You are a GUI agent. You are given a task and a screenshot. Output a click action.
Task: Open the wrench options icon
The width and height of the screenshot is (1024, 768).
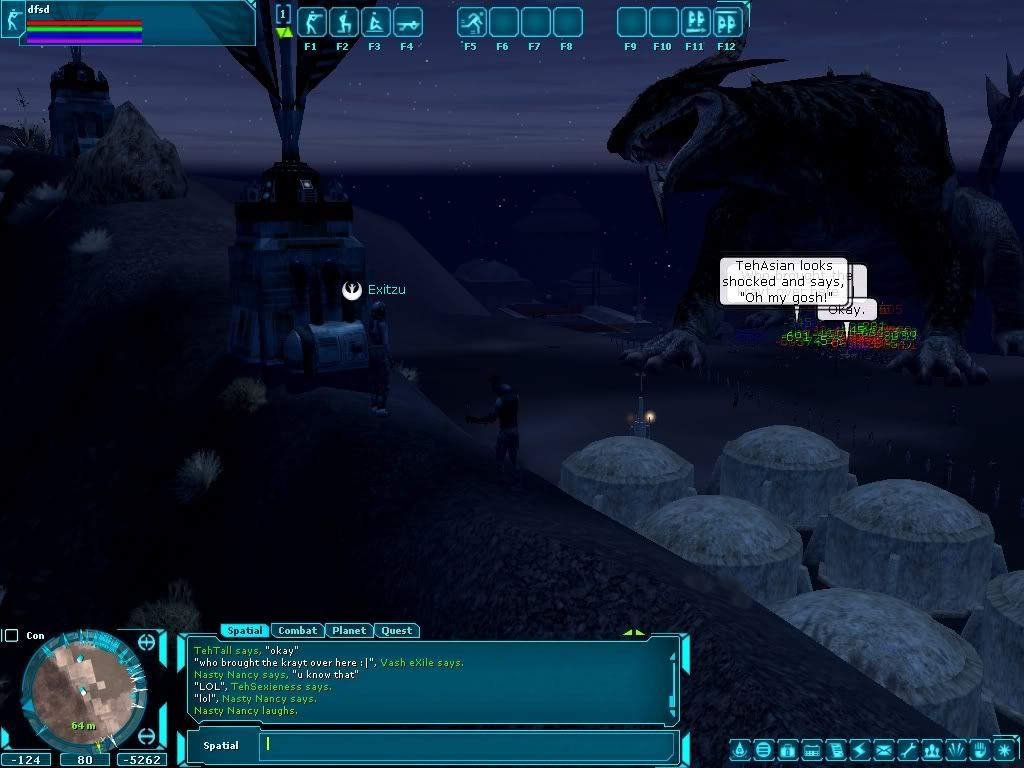[x=908, y=750]
